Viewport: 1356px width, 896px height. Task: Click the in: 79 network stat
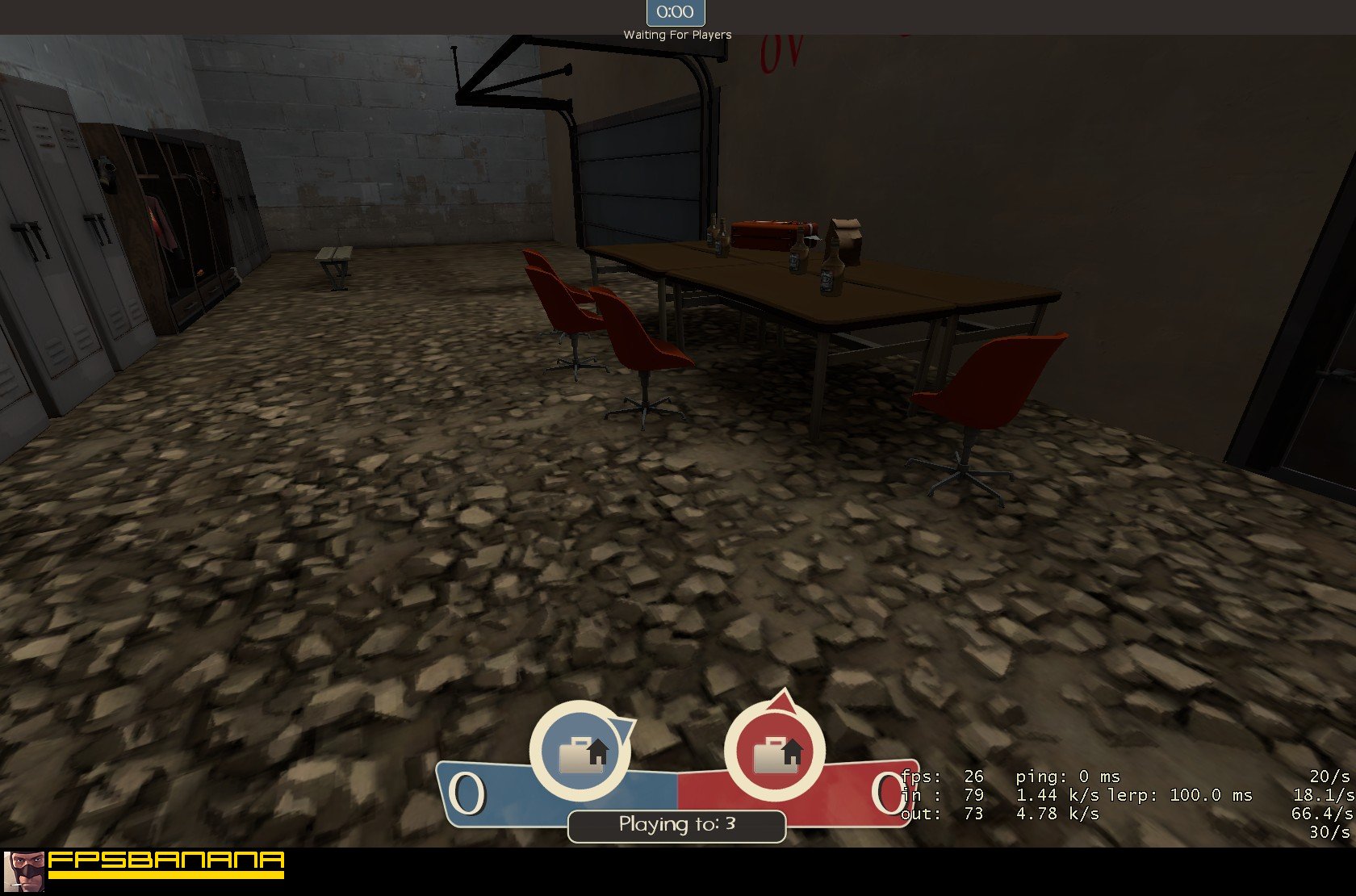936,795
